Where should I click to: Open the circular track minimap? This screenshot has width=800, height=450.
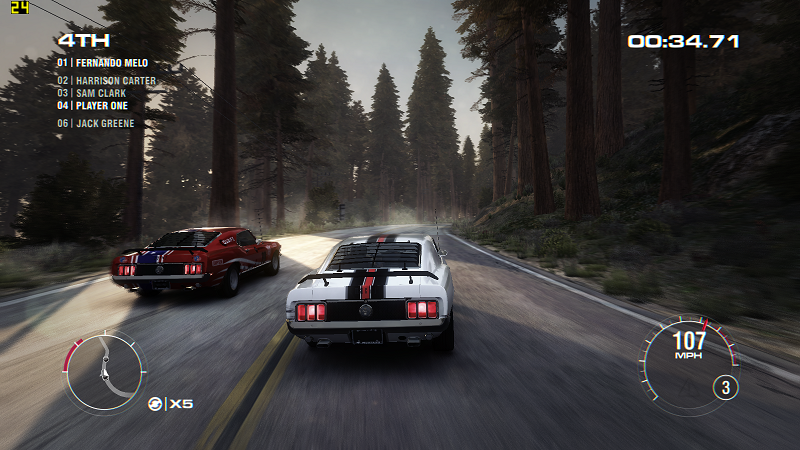click(103, 372)
